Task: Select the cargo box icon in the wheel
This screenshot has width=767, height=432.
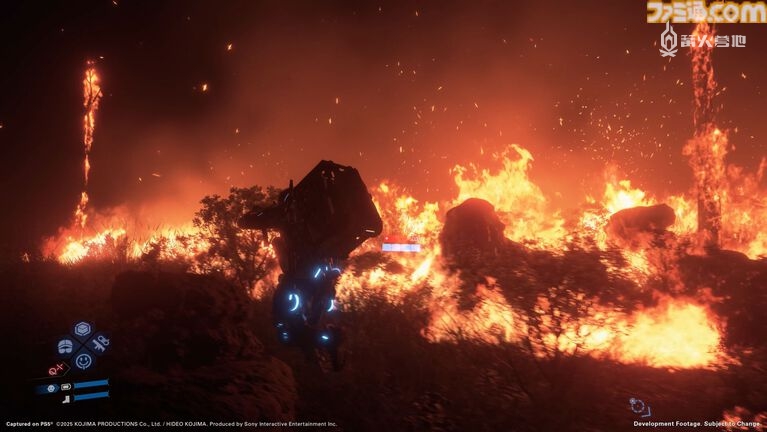Action: pos(82,329)
